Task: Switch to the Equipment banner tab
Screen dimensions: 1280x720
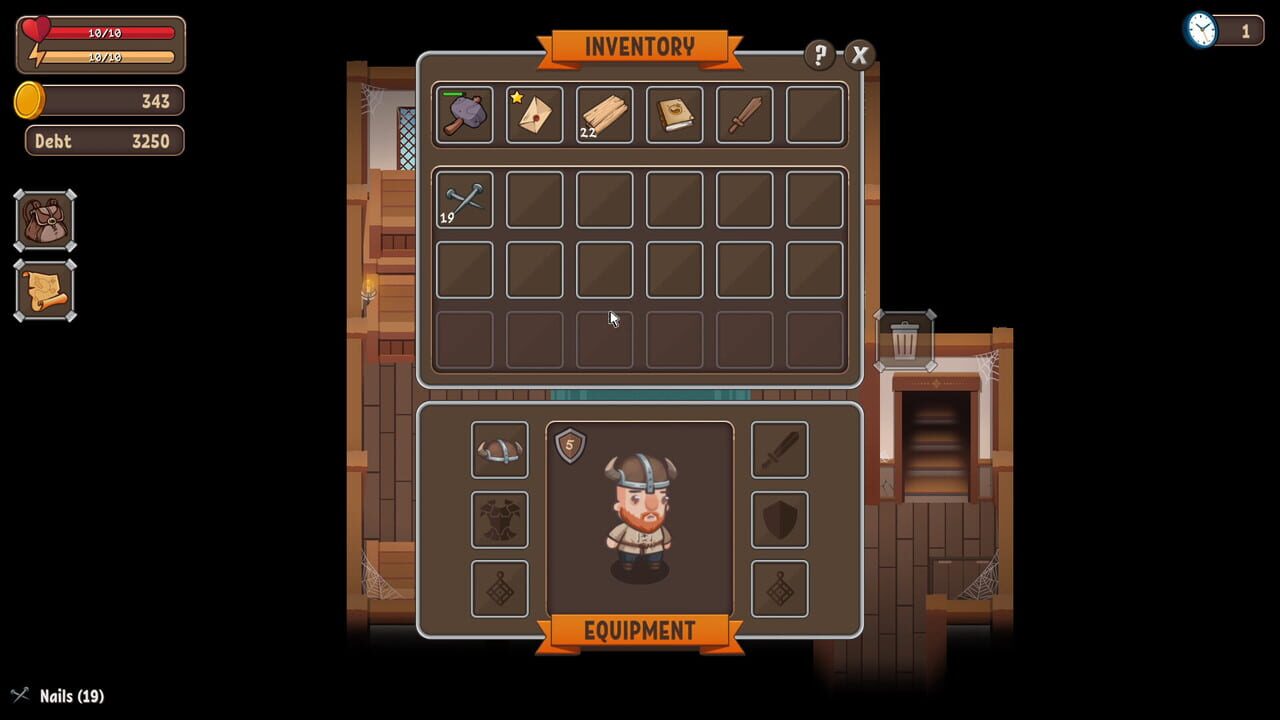Action: 639,631
